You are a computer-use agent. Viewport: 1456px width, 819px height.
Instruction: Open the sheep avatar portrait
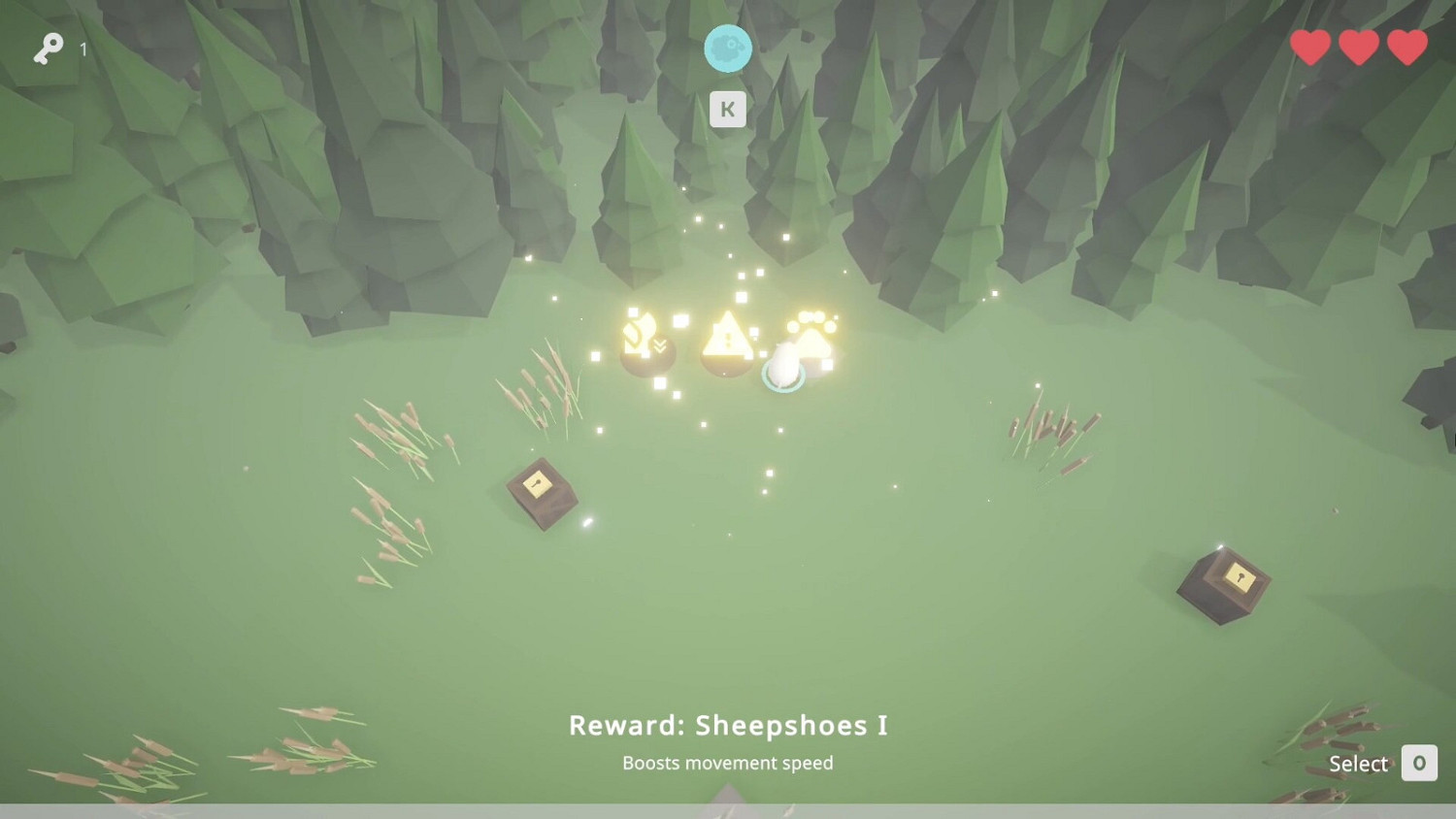click(x=727, y=46)
